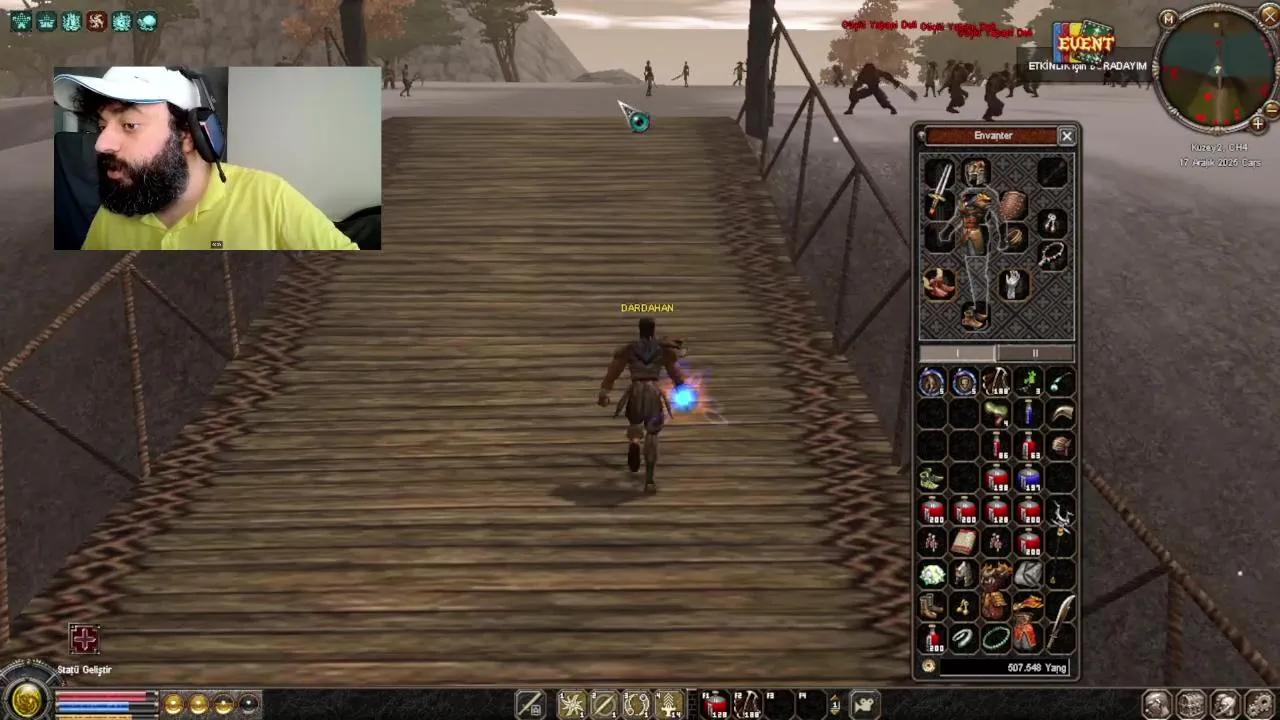Use the bow item in F2 slot
The image size is (1280, 720).
[748, 703]
